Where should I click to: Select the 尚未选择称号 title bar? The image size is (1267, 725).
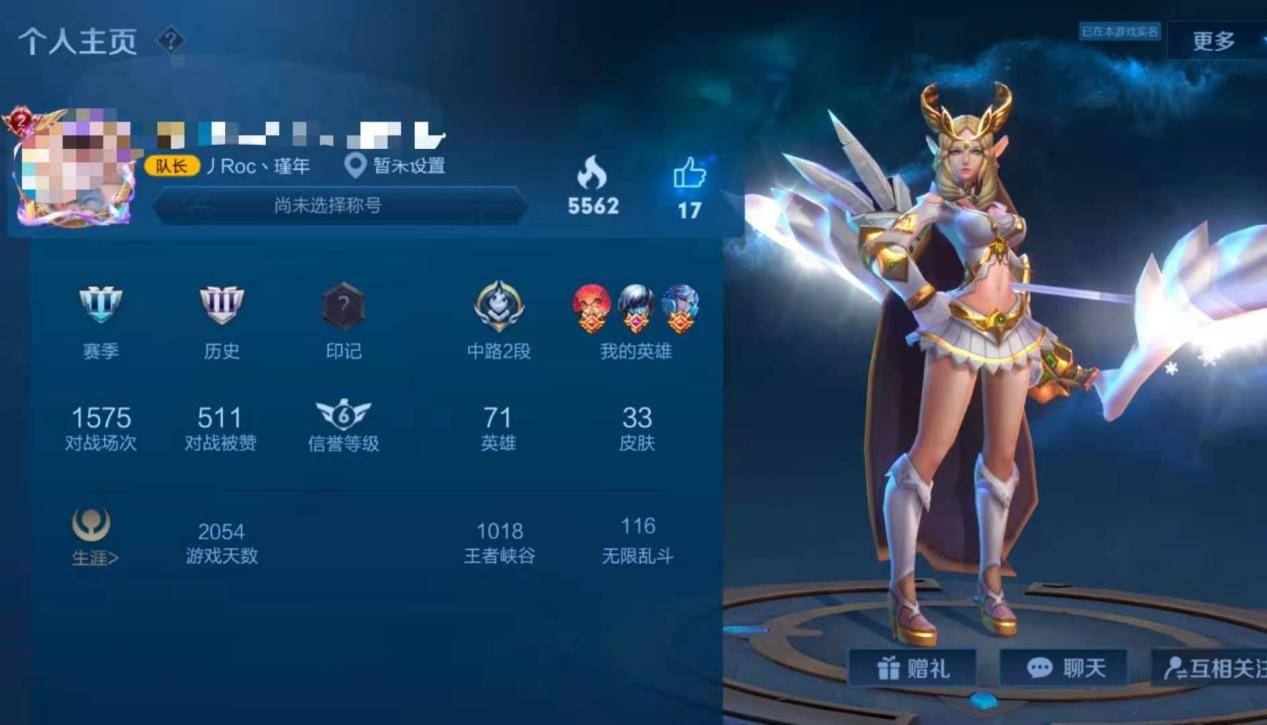pyautogui.click(x=340, y=206)
